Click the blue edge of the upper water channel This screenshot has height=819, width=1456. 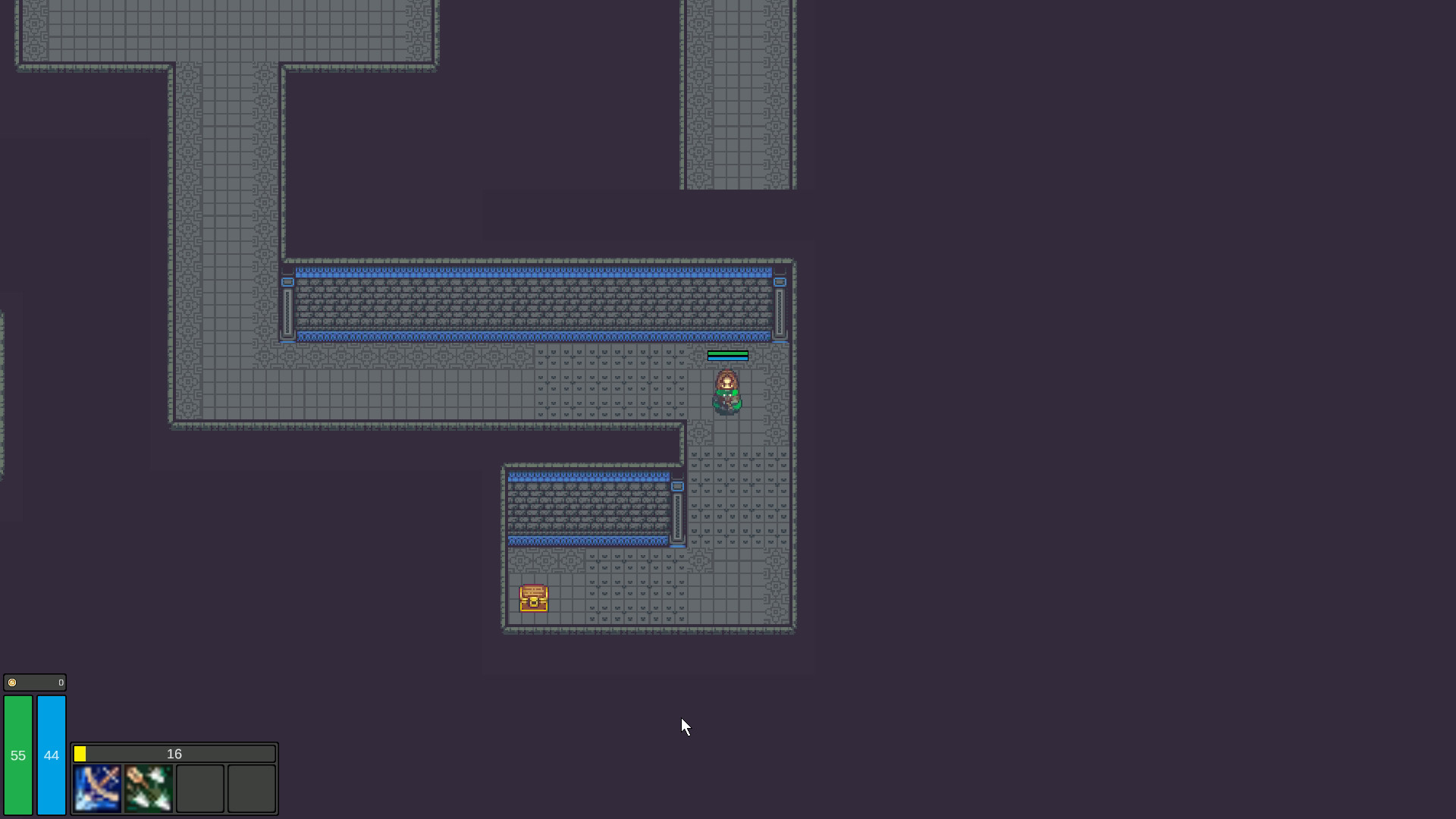click(x=531, y=271)
